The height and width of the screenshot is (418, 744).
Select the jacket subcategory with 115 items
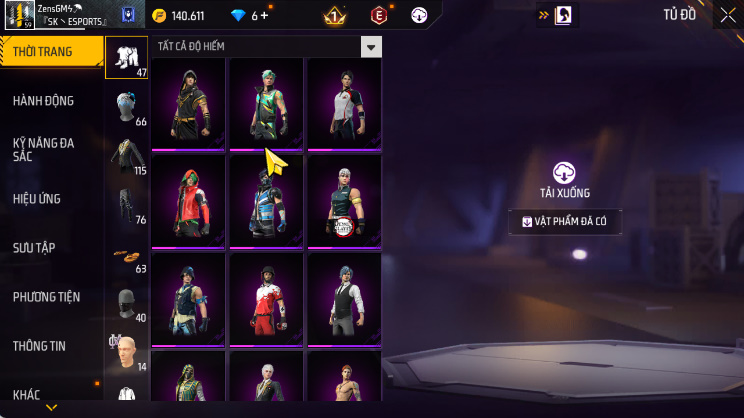coord(127,157)
